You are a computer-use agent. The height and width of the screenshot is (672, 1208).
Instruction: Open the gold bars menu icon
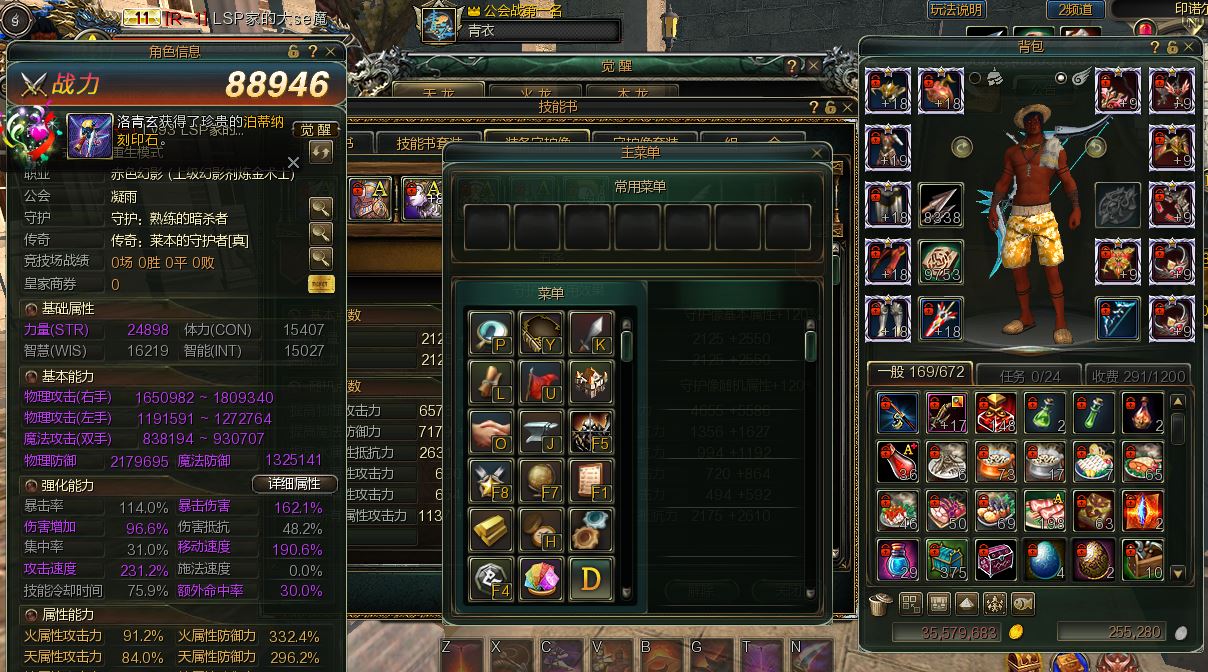[490, 528]
